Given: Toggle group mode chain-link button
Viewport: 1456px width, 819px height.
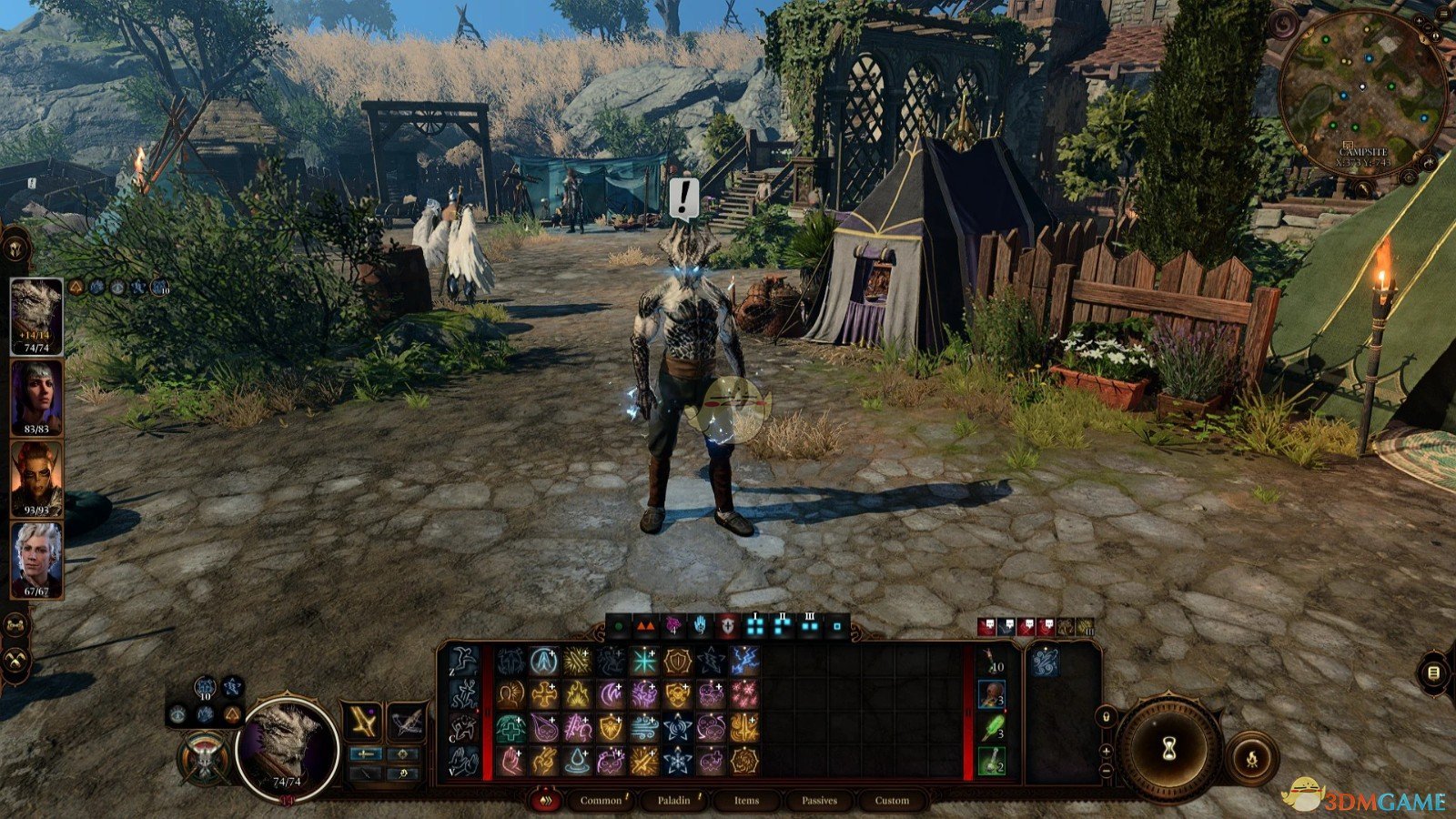Looking at the screenshot, I should pyautogui.click(x=16, y=624).
